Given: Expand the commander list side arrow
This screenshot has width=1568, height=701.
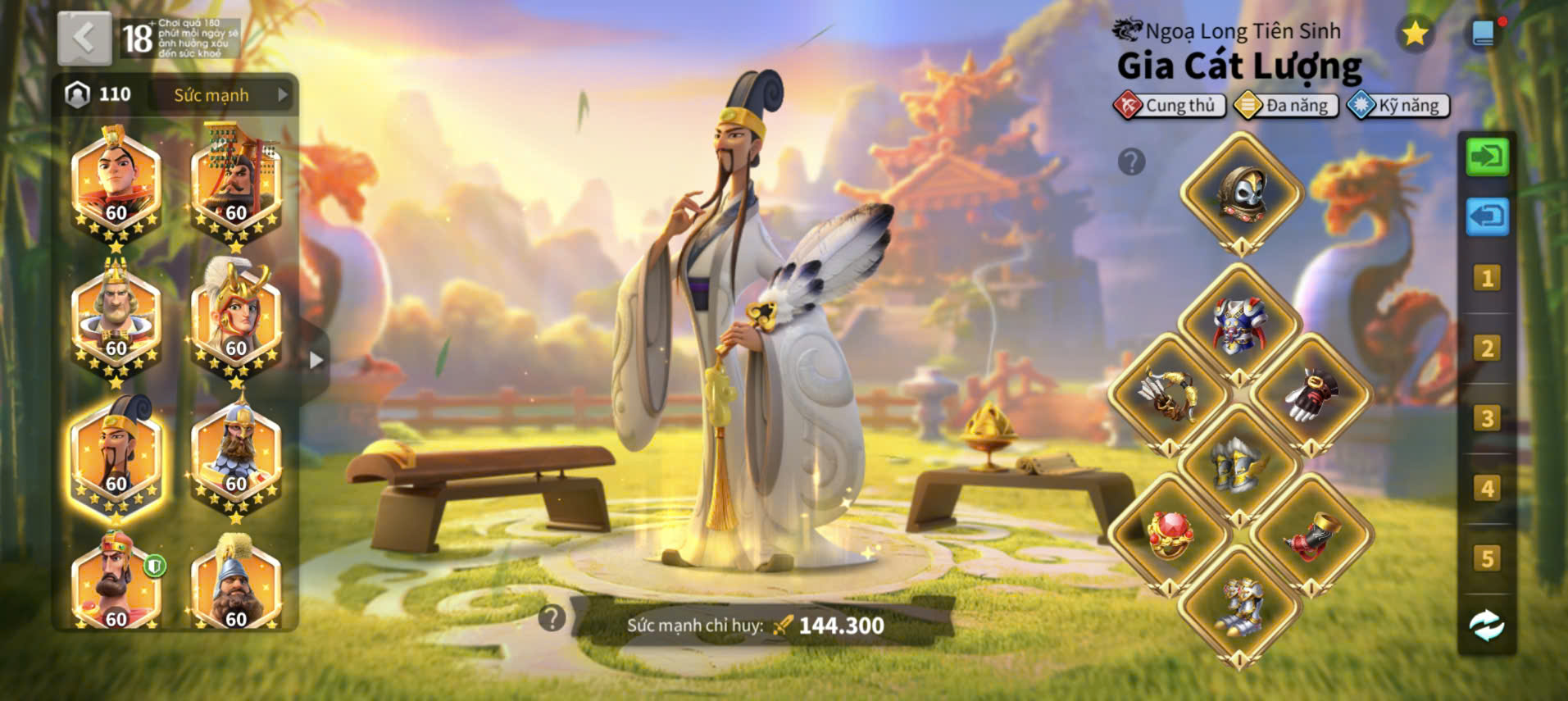Looking at the screenshot, I should (316, 360).
